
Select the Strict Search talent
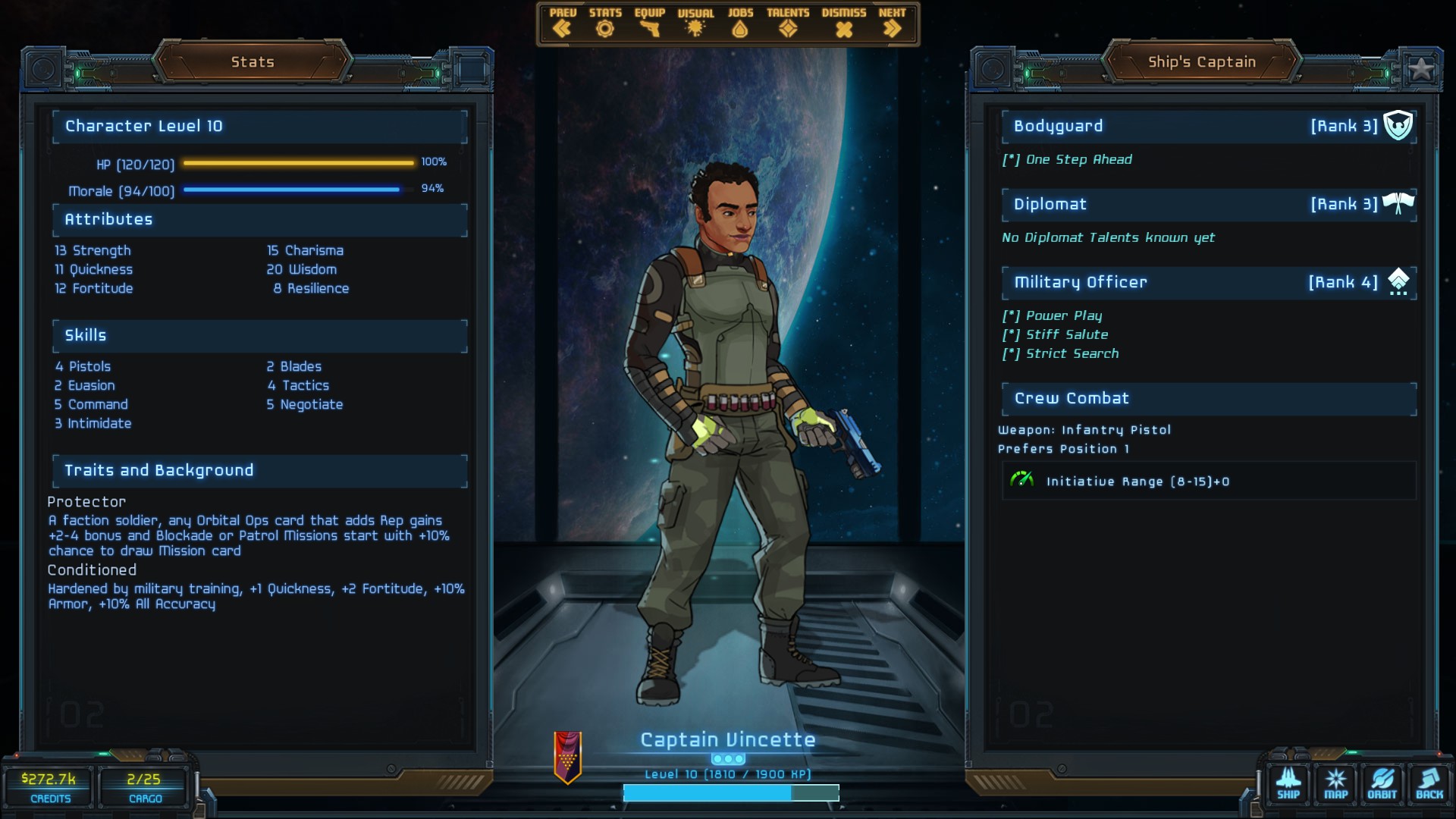pyautogui.click(x=1072, y=354)
